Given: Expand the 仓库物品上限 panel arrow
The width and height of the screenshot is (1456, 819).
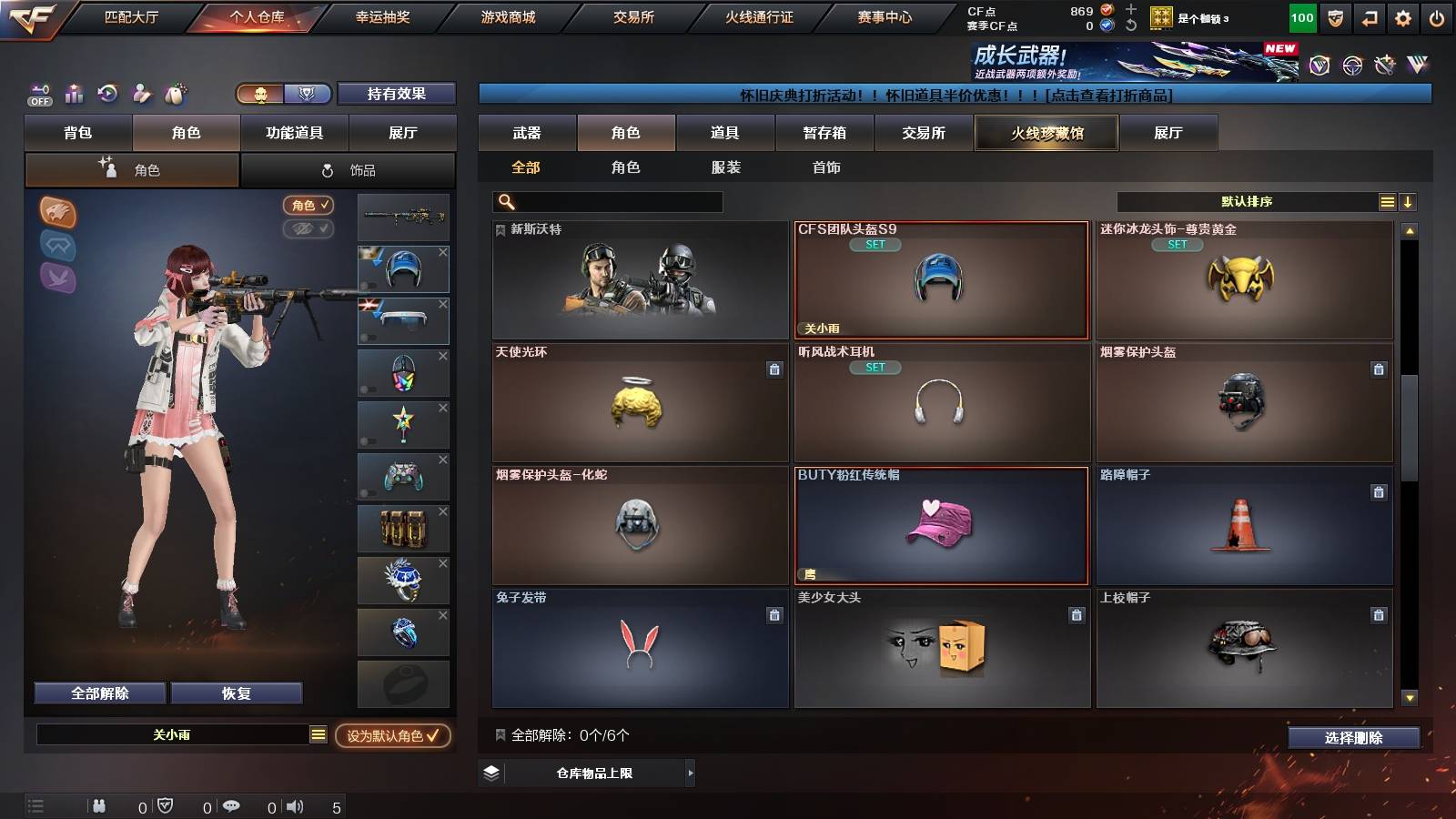Looking at the screenshot, I should click(690, 774).
